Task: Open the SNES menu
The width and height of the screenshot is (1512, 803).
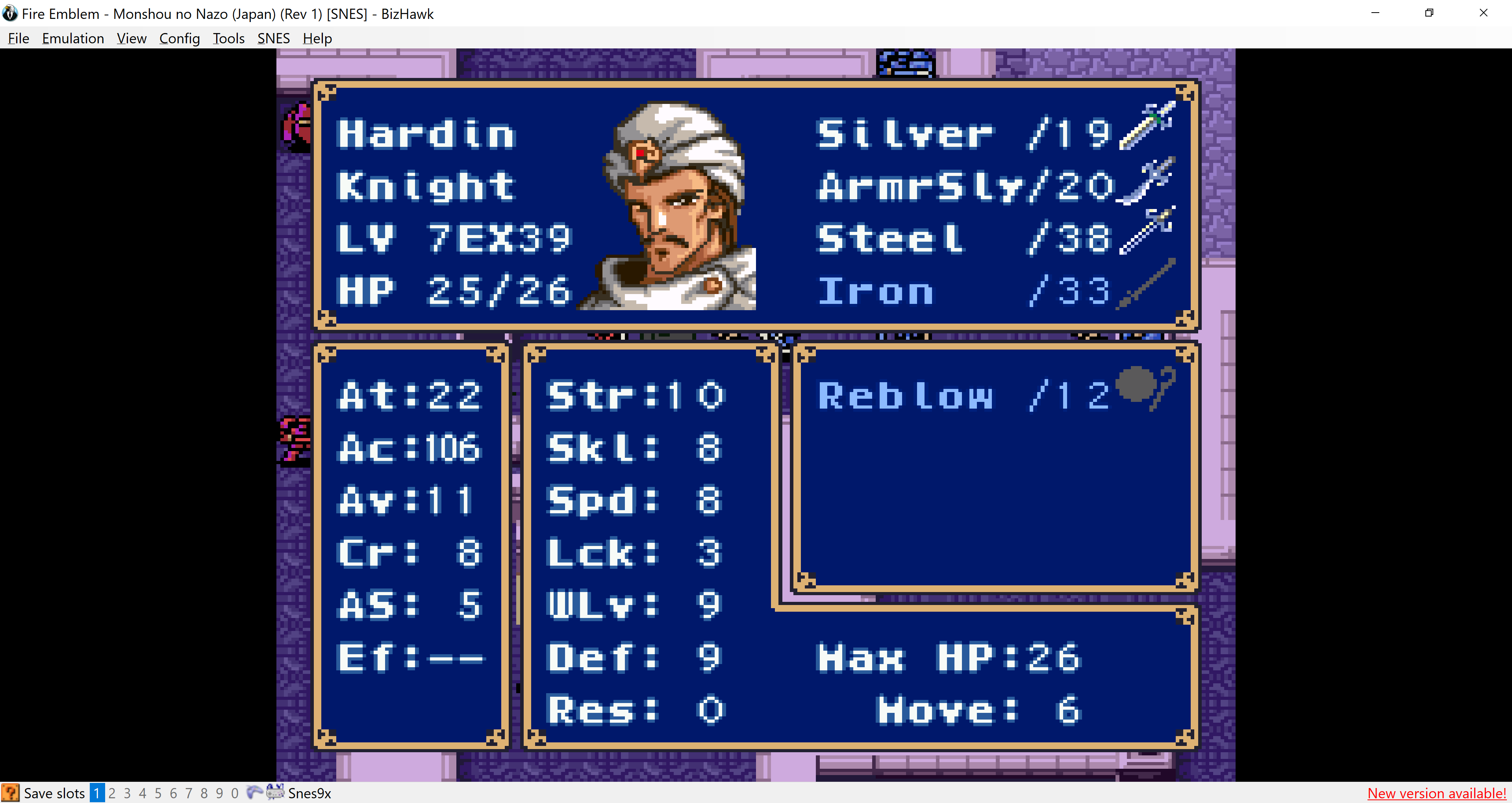Action: 273,38
